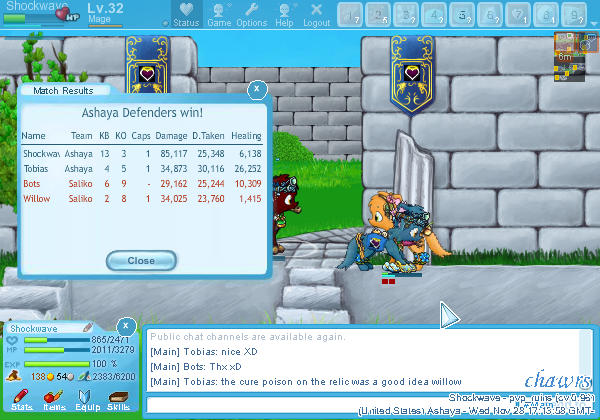Open the Stats panel
This screenshot has height=420, width=600.
[21, 401]
